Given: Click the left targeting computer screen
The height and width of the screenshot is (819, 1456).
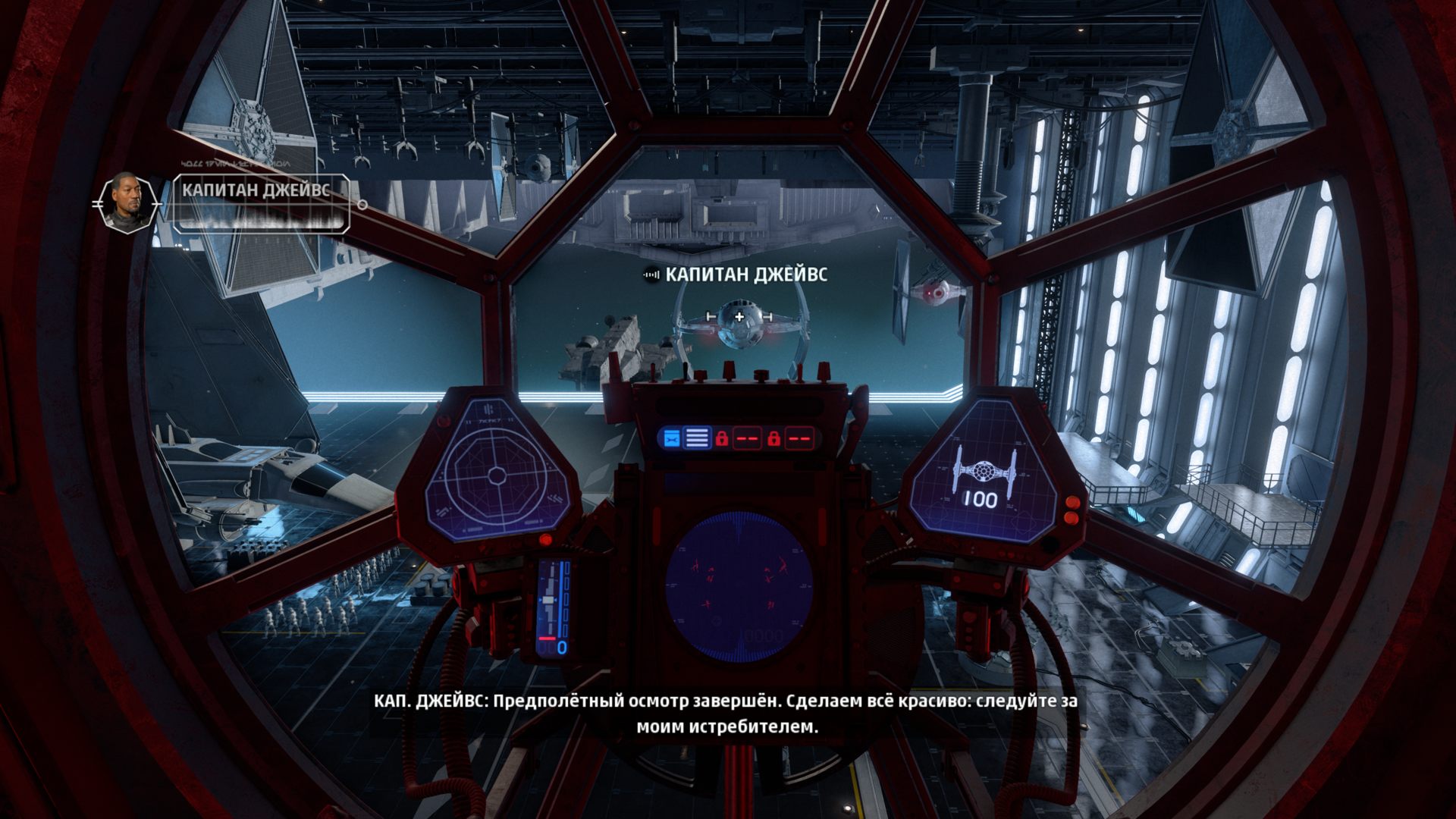Looking at the screenshot, I should [496, 476].
